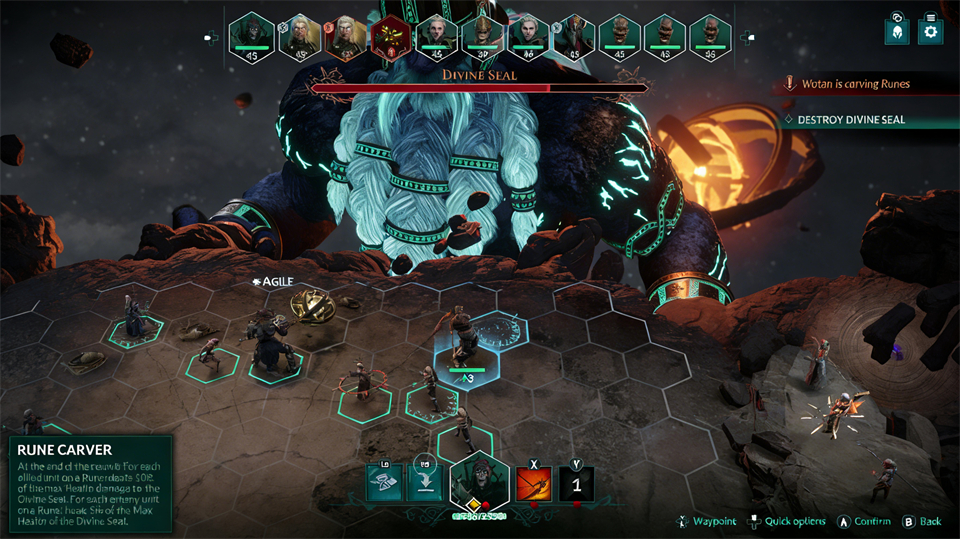Click the active hooded character portrait
Image resolution: width=960 pixels, height=539 pixels.
pos(479,483)
